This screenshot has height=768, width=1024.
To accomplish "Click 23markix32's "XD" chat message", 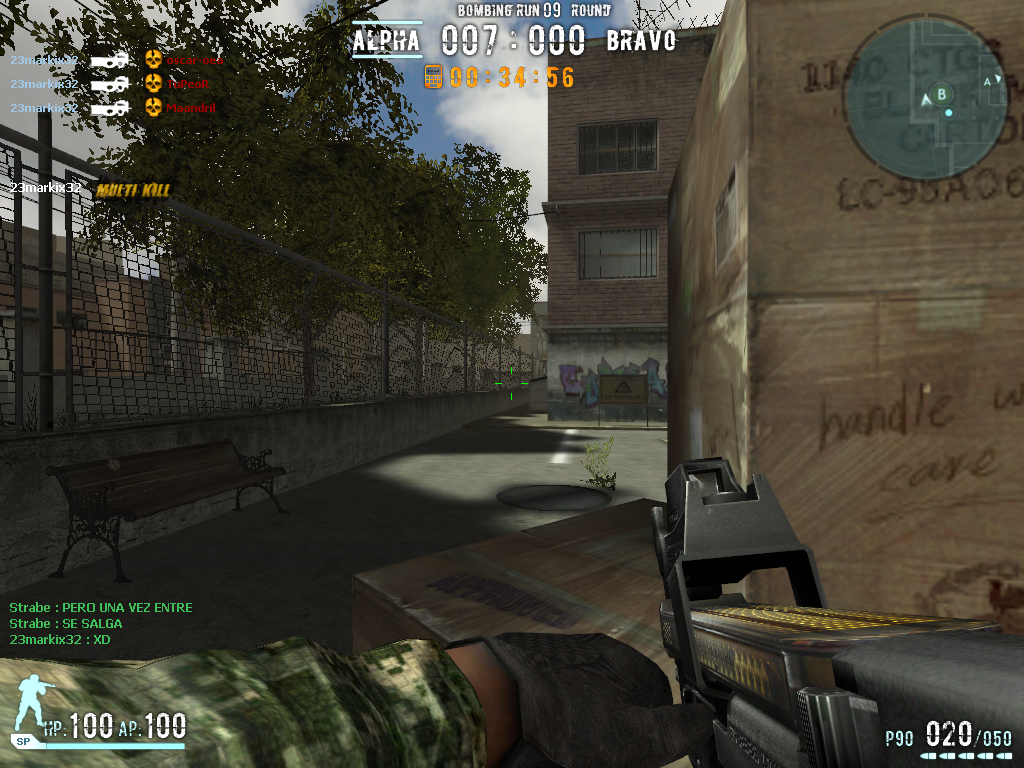I will pyautogui.click(x=60, y=639).
